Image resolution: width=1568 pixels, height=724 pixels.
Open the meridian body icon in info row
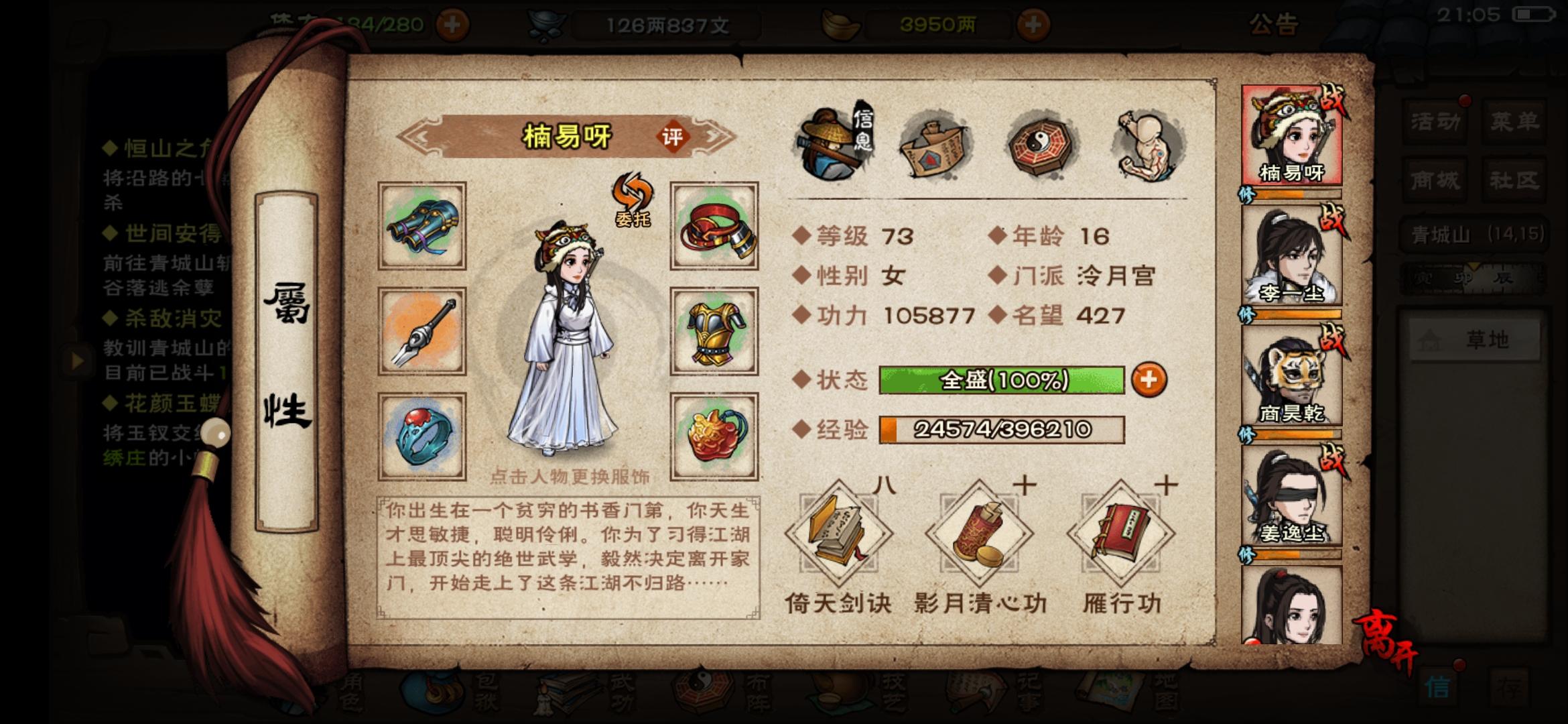click(x=1146, y=144)
